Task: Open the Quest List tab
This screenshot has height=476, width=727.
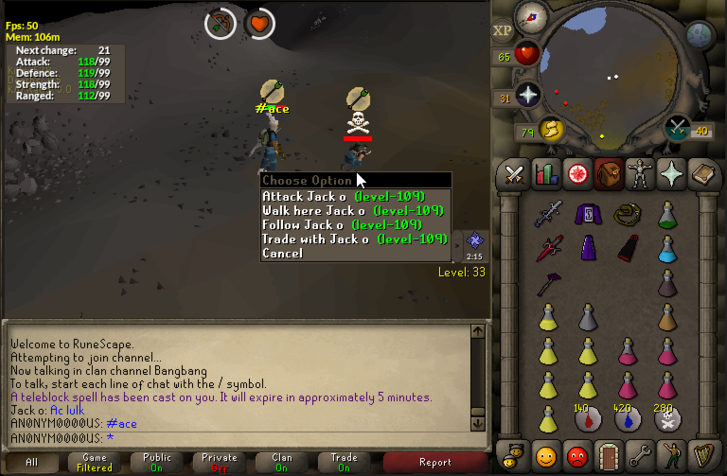Action: point(577,174)
